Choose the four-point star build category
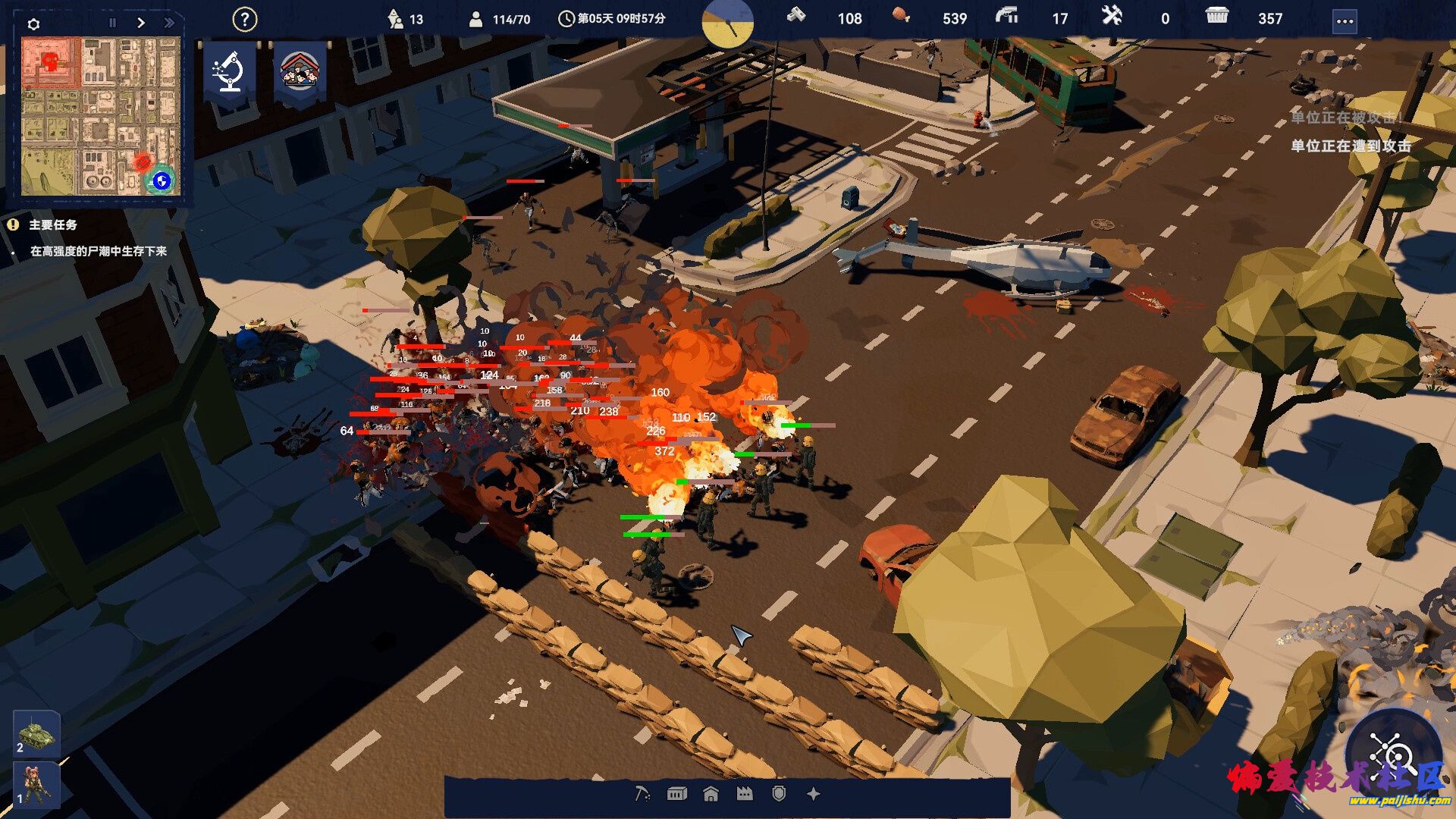 (814, 794)
